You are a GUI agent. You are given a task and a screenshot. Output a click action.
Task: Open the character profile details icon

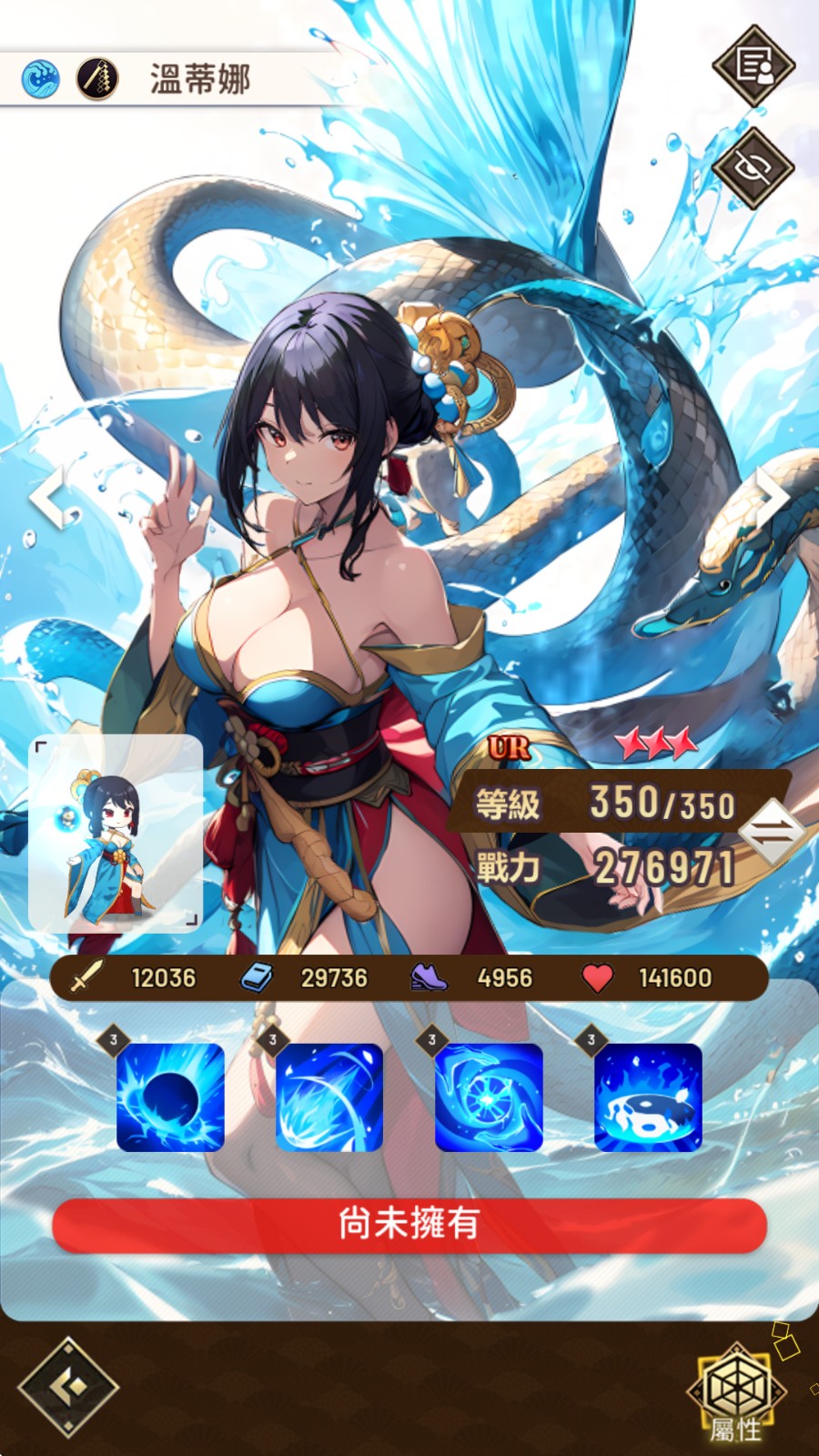753,66
